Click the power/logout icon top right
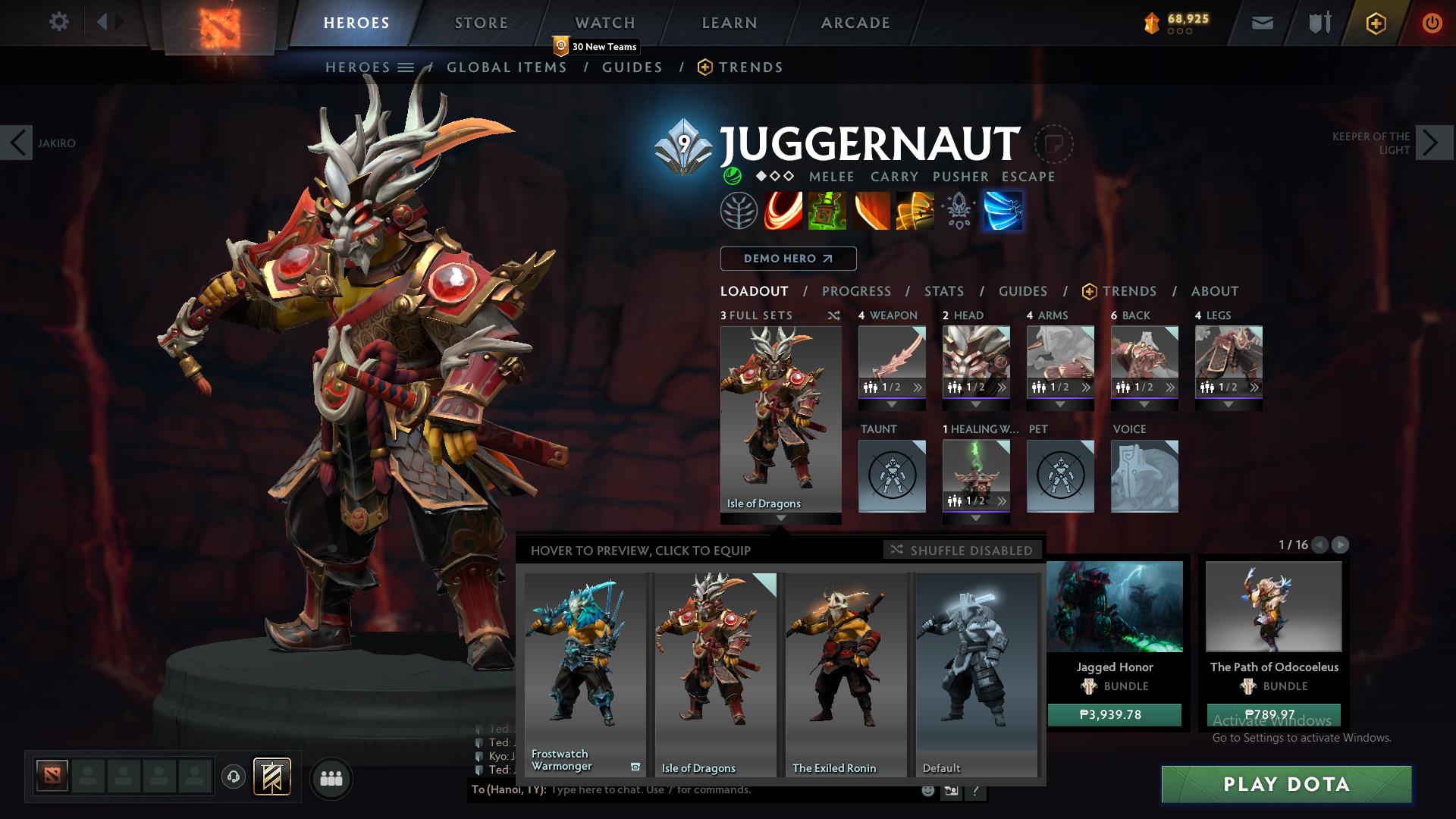The image size is (1456, 819). tap(1432, 23)
